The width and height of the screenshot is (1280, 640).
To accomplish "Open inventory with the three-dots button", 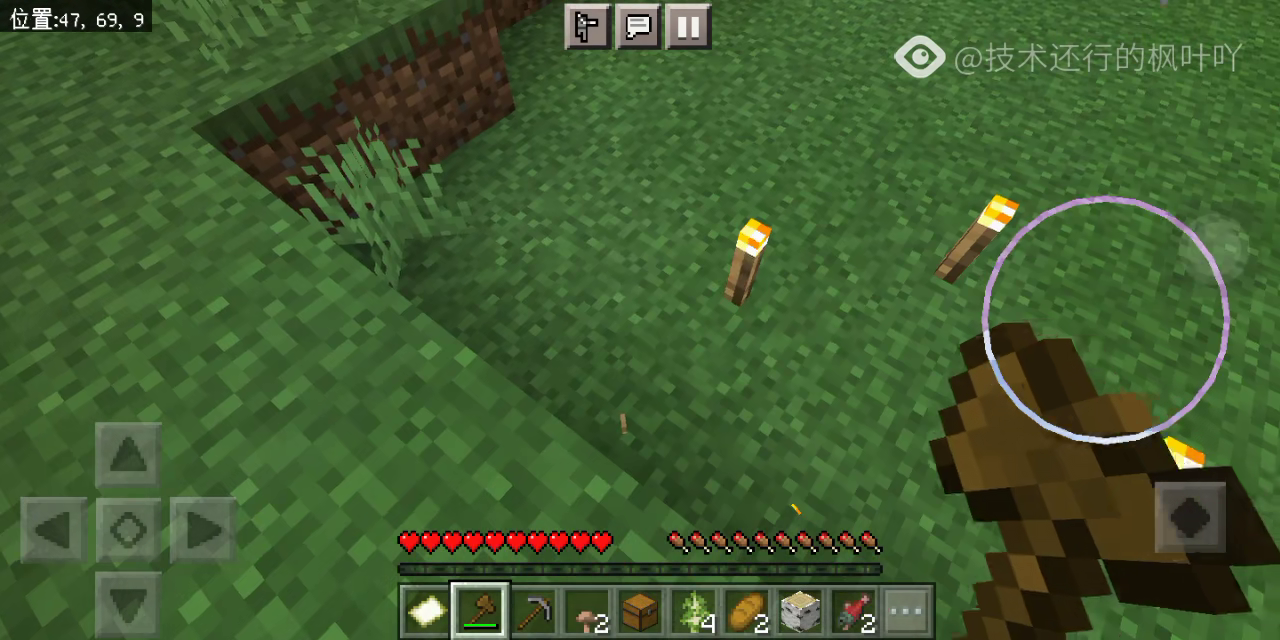I will [907, 610].
